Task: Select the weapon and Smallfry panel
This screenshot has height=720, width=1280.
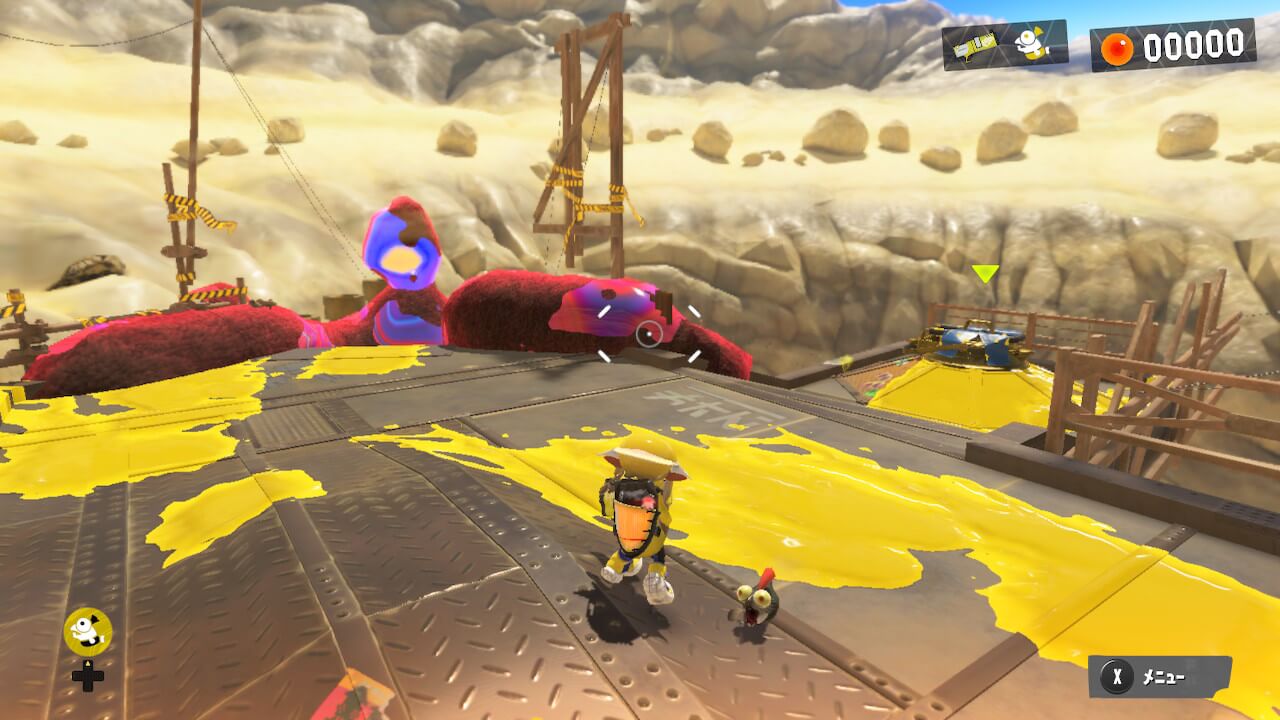Action: coord(1004,45)
